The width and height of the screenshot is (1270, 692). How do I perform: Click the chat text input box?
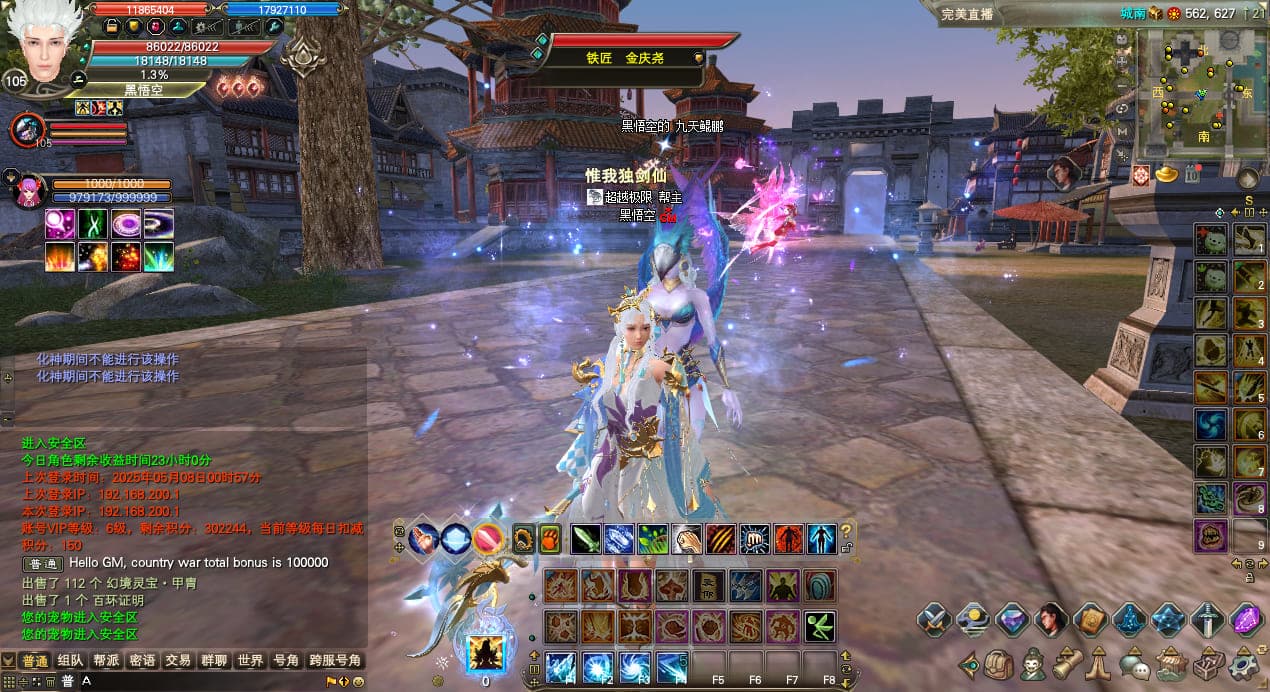(200, 681)
